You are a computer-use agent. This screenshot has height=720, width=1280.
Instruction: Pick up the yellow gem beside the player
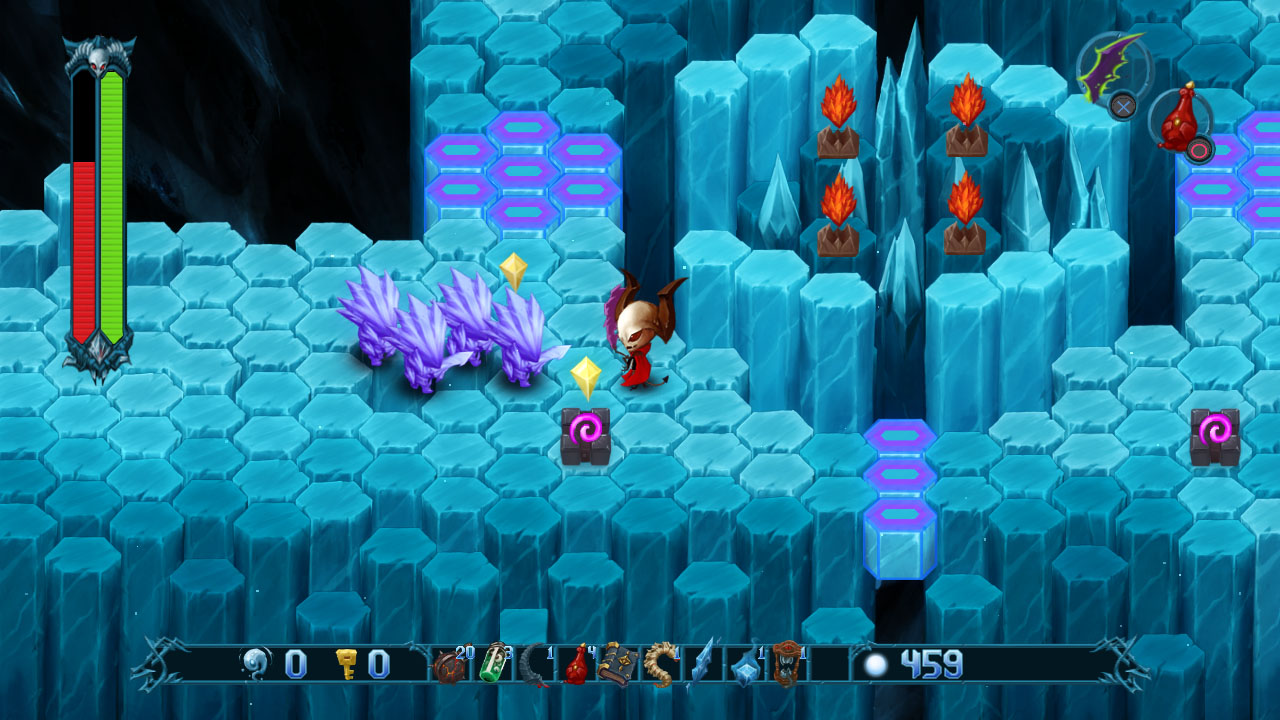click(x=586, y=377)
